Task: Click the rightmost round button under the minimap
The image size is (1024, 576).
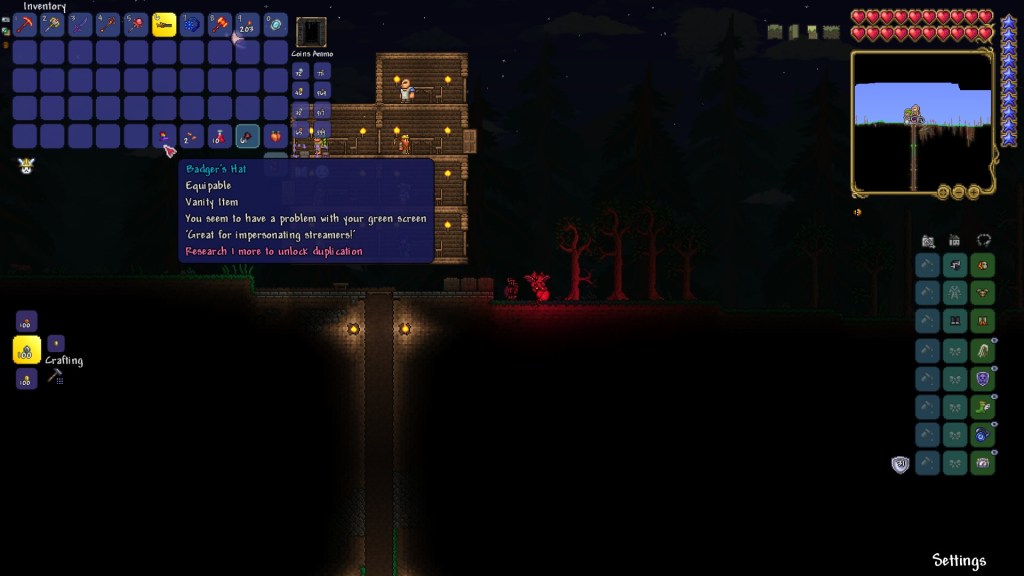Action: pyautogui.click(x=974, y=191)
